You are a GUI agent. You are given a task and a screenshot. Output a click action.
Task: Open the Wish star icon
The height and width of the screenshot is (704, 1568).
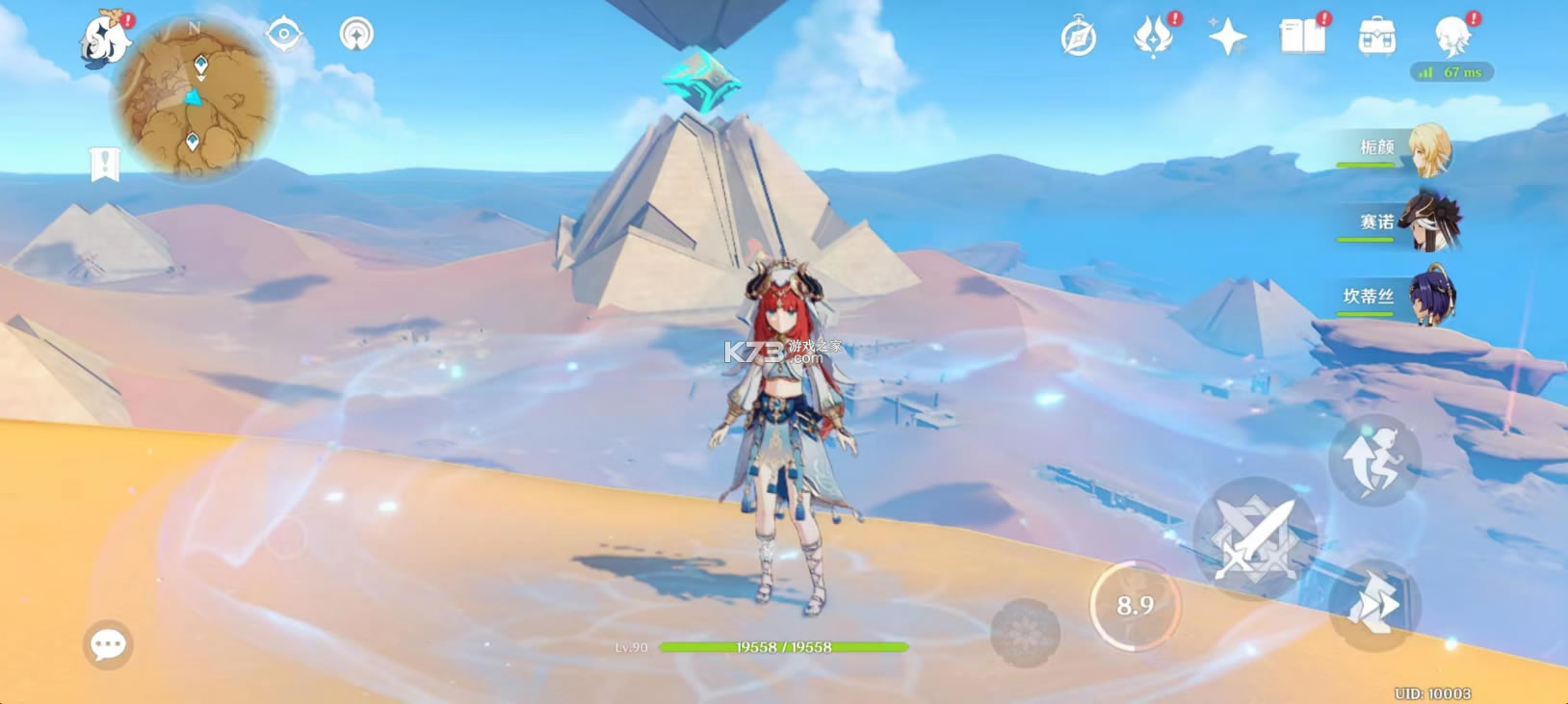tap(1227, 39)
